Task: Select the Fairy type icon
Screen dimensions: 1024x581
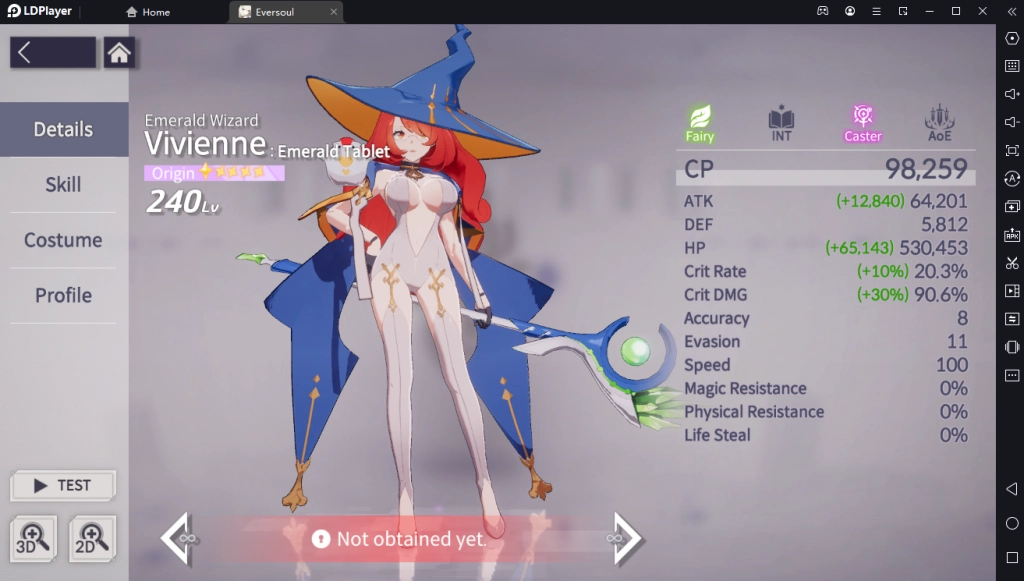Action: 700,122
